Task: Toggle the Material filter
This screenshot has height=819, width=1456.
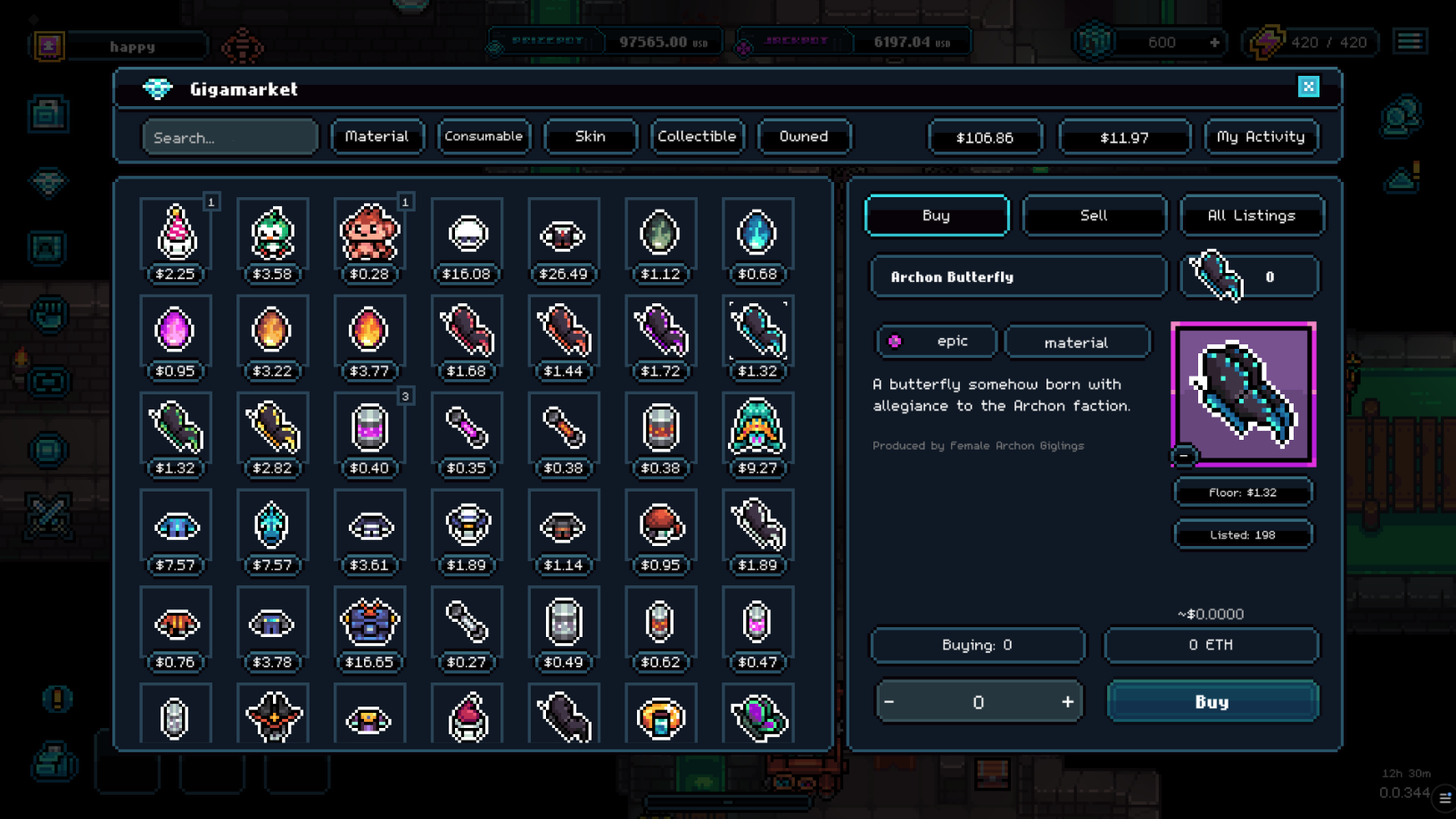Action: tap(376, 136)
